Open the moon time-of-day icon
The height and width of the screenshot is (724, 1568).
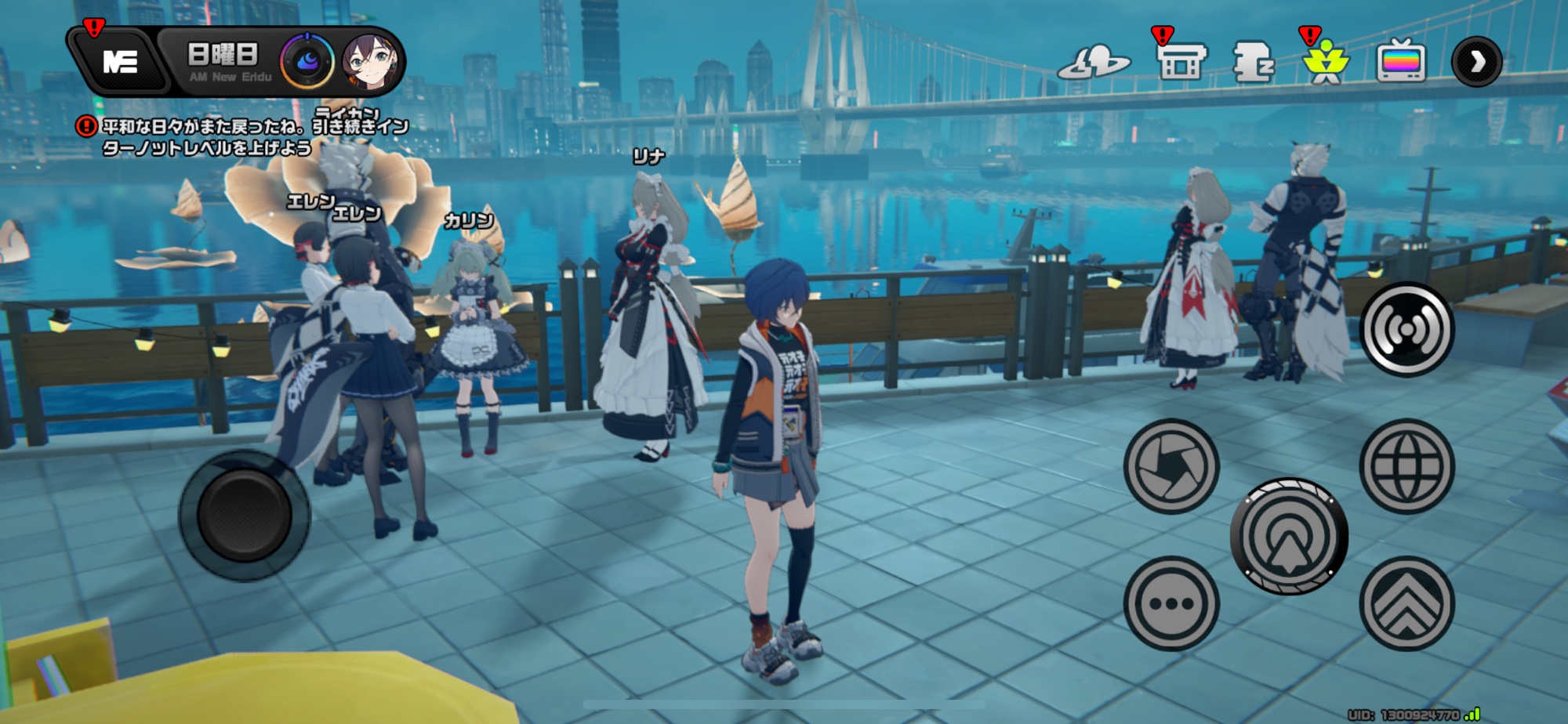307,61
